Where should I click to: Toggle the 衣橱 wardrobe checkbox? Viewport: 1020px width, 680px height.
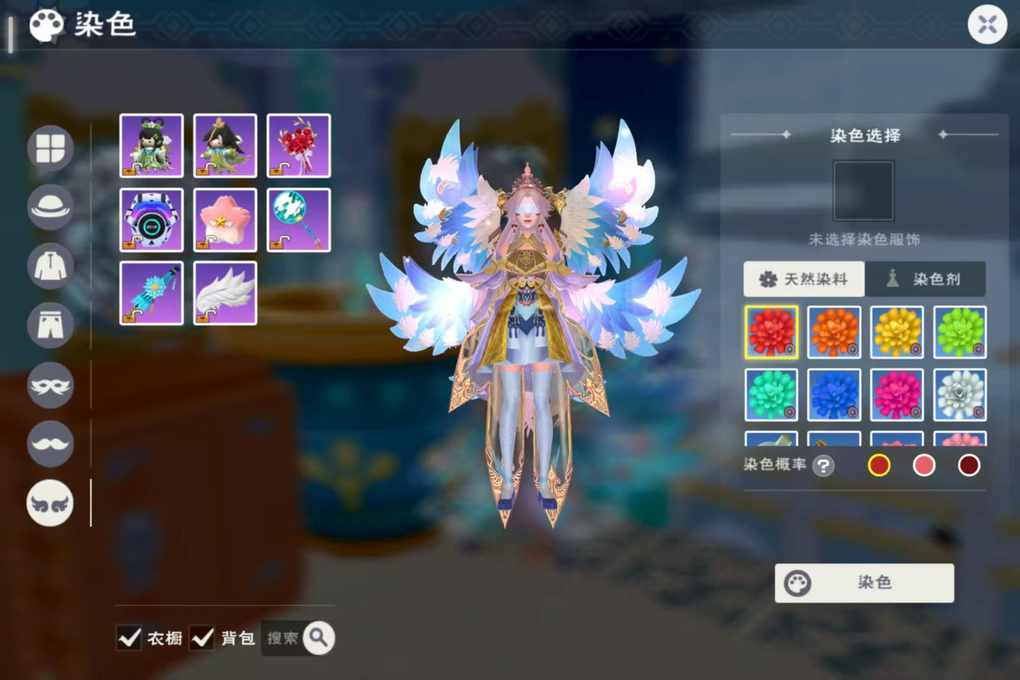click(x=129, y=637)
